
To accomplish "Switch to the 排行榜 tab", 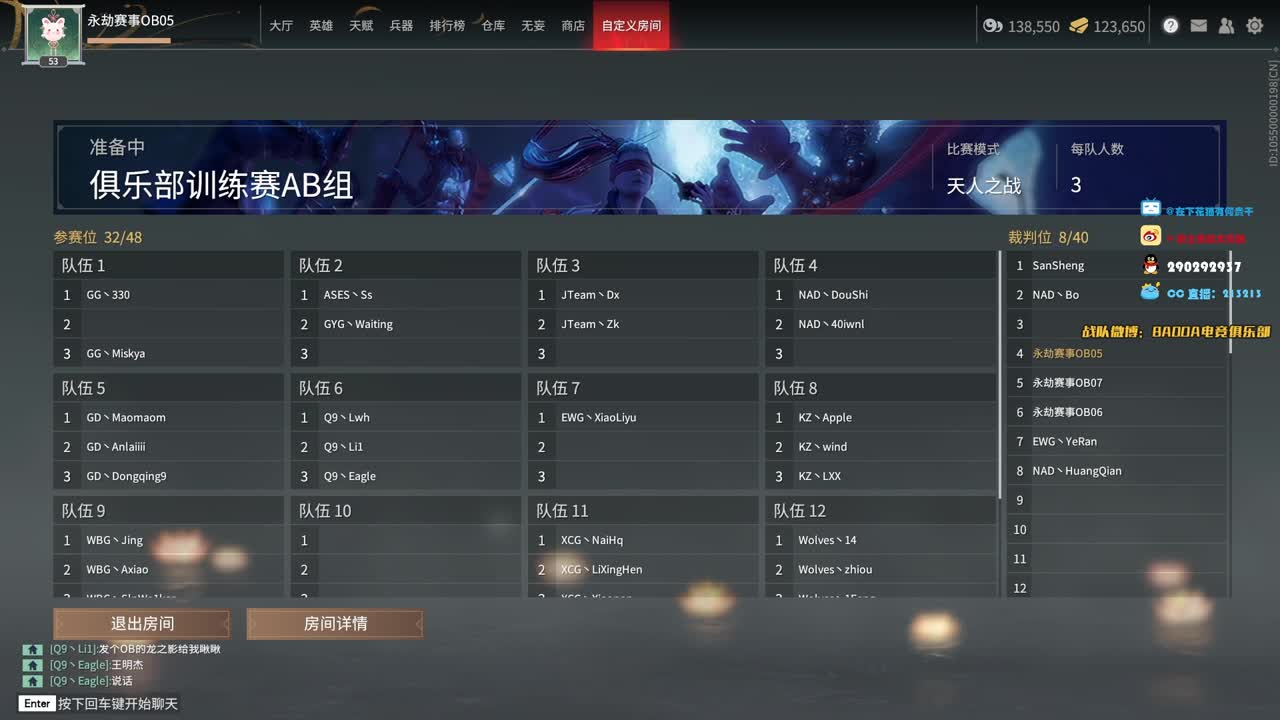I will click(x=447, y=26).
